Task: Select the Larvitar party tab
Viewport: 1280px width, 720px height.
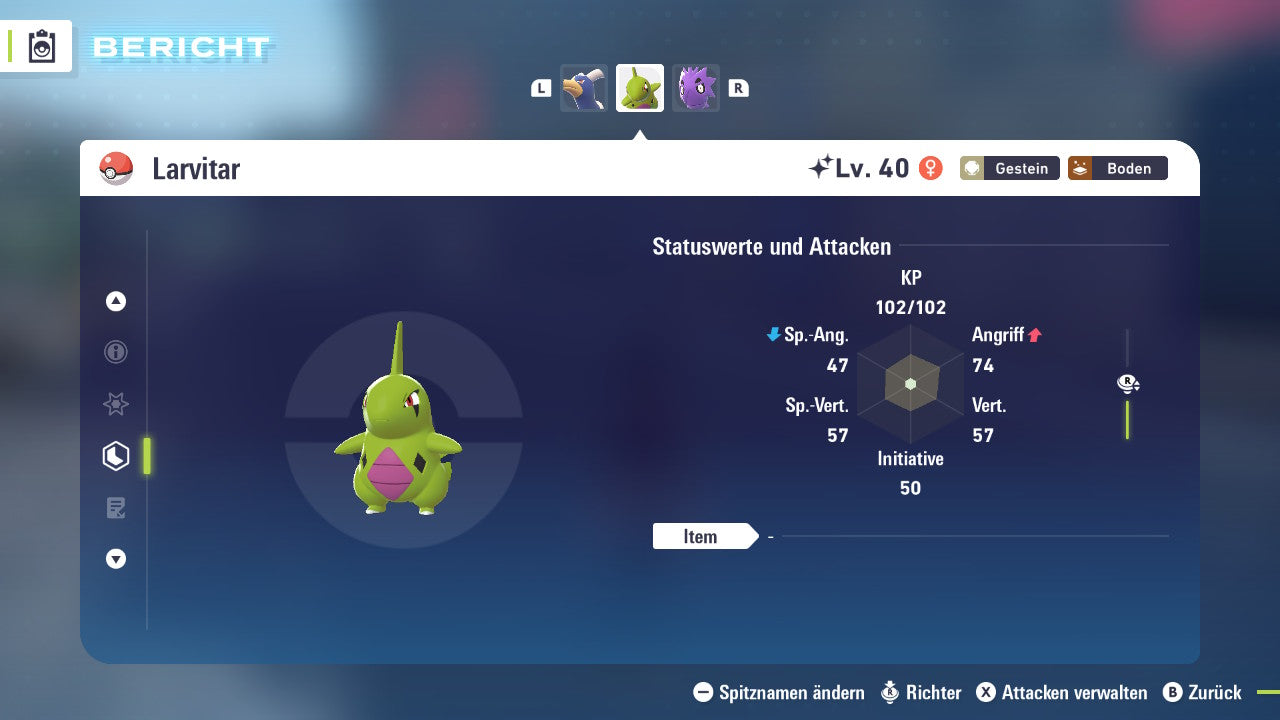Action: [x=639, y=87]
